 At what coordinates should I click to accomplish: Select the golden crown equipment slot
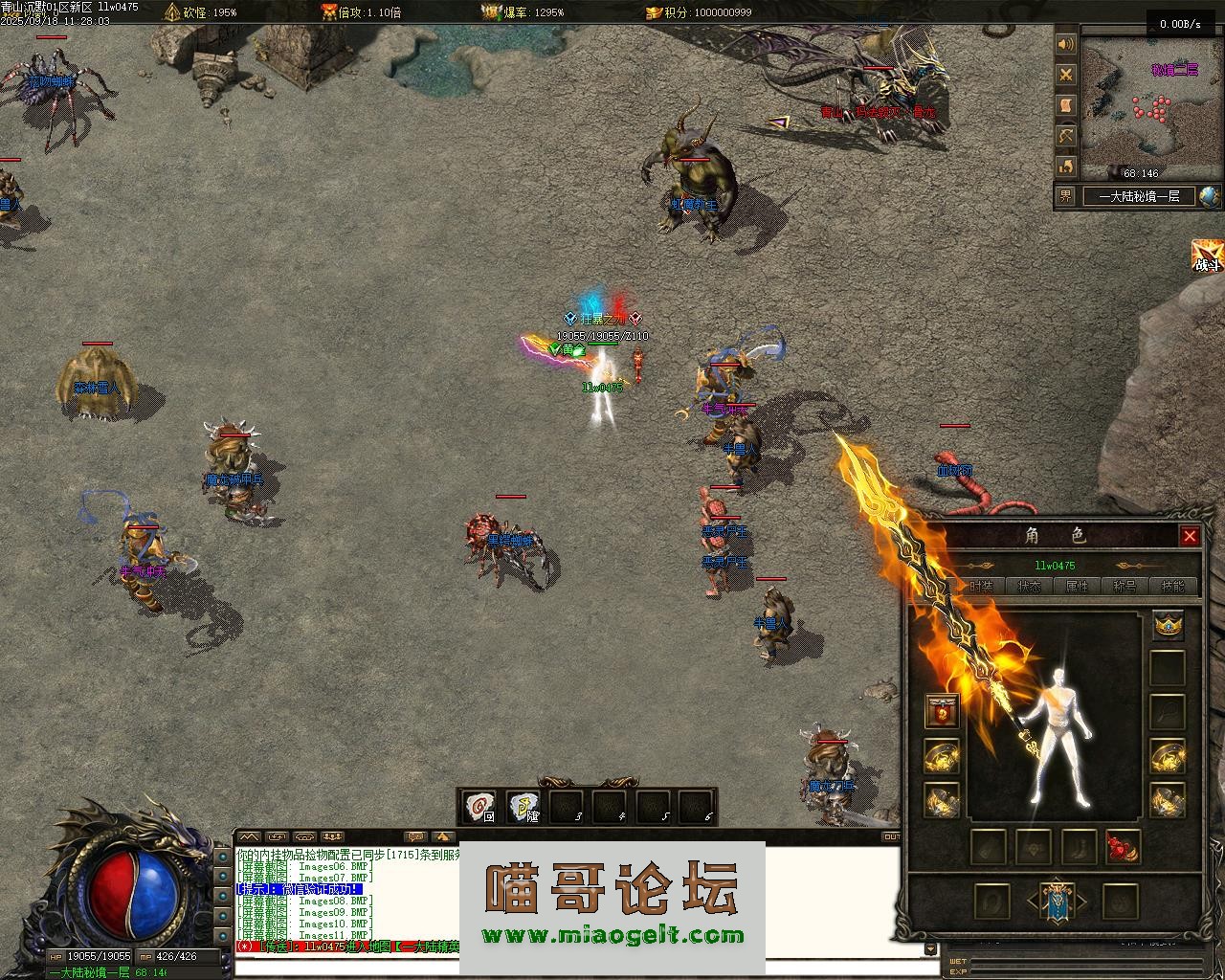[x=1168, y=626]
